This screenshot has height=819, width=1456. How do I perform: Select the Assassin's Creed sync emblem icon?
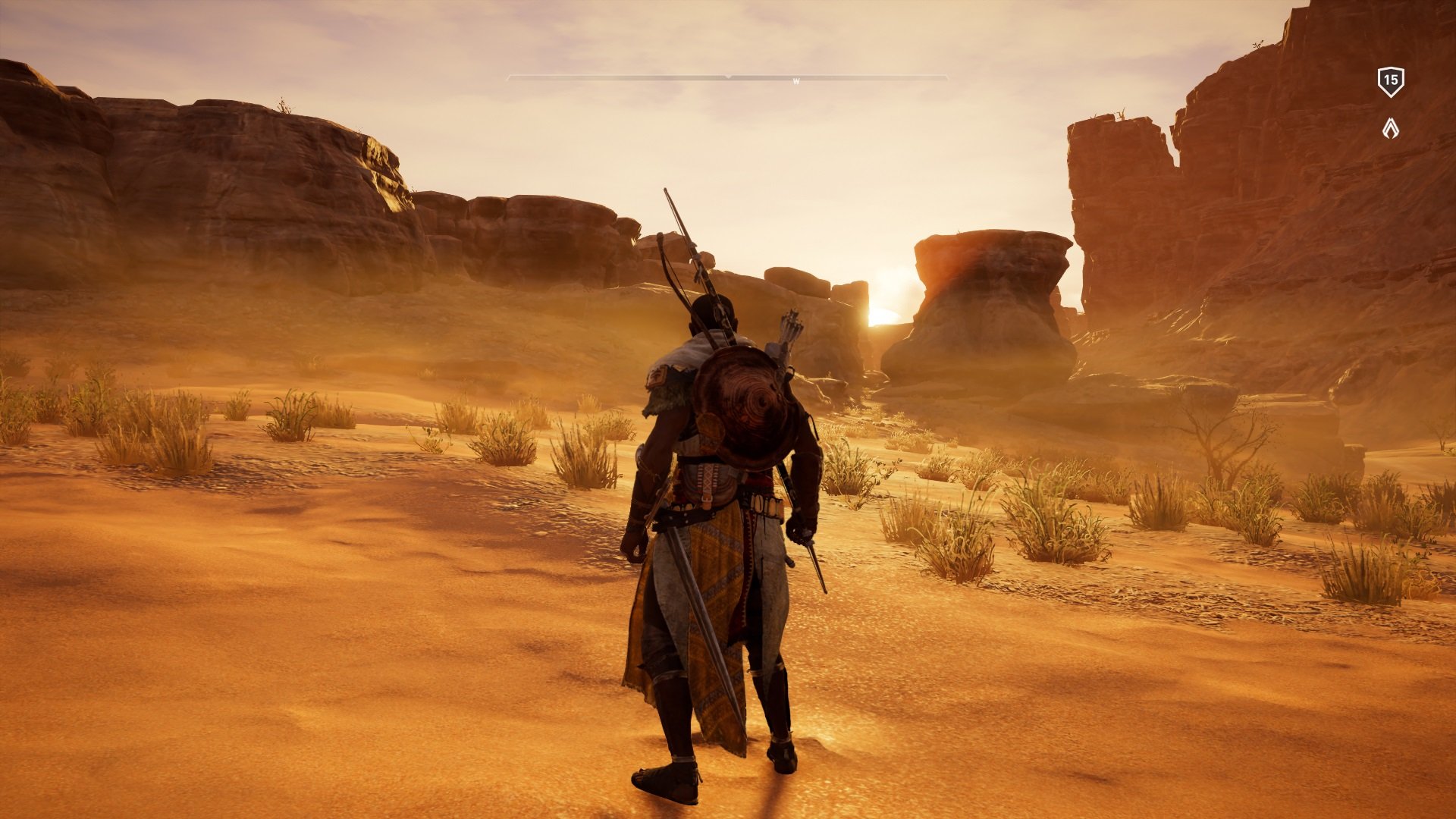pos(1390,127)
